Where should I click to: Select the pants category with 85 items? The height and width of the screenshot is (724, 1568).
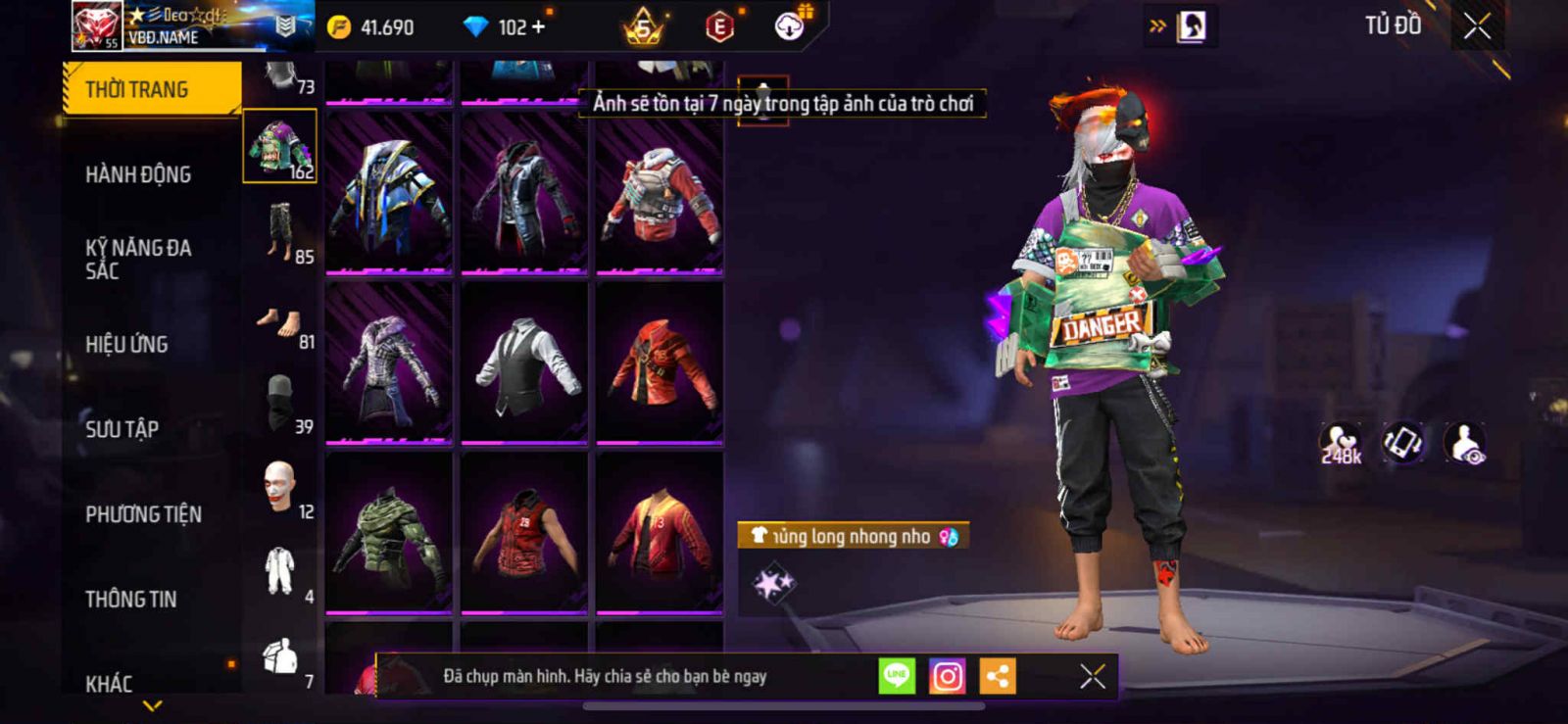280,232
